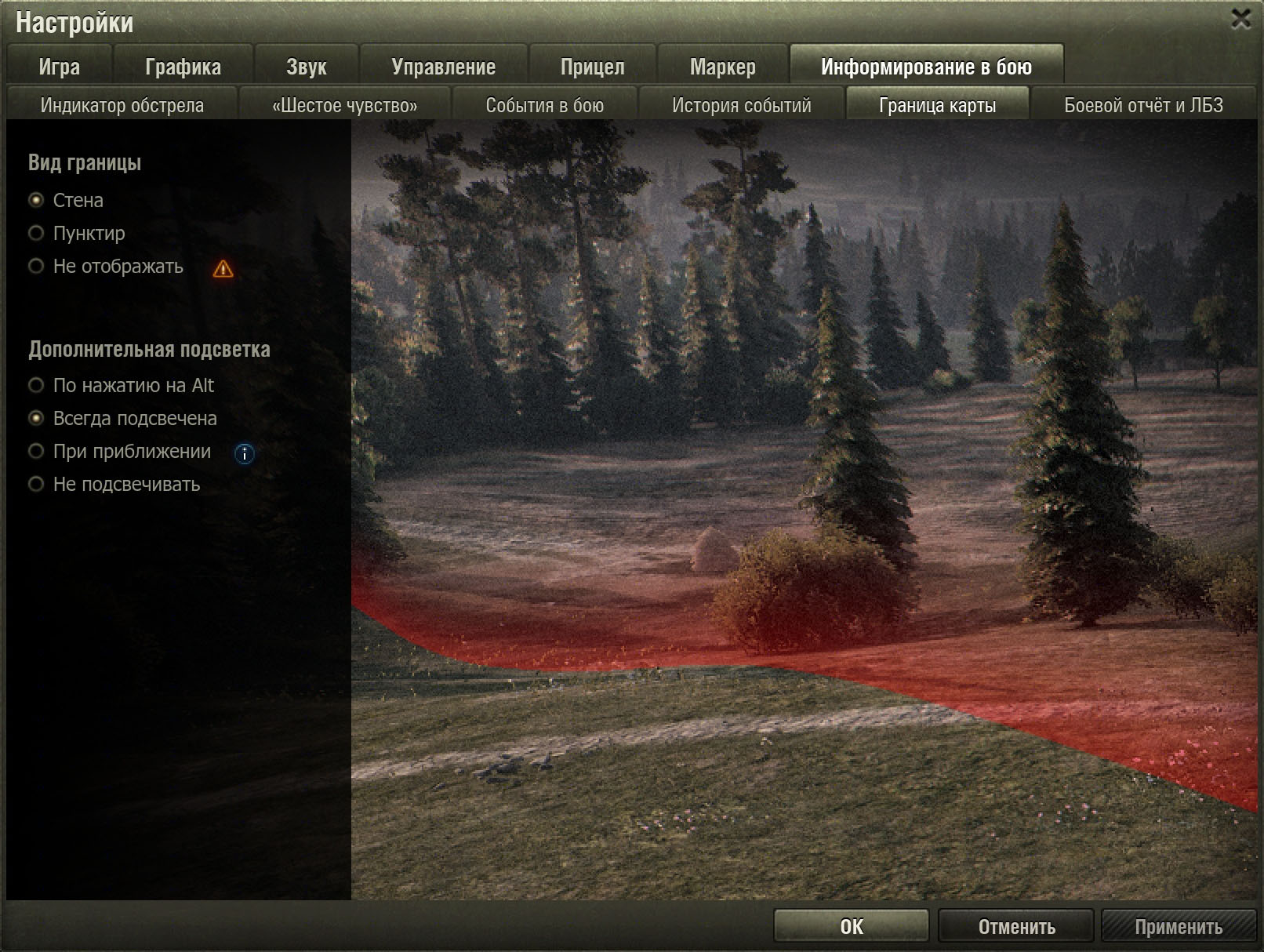Open the «Шестое чувство» sub-tab
1264x952 pixels.
(x=344, y=105)
